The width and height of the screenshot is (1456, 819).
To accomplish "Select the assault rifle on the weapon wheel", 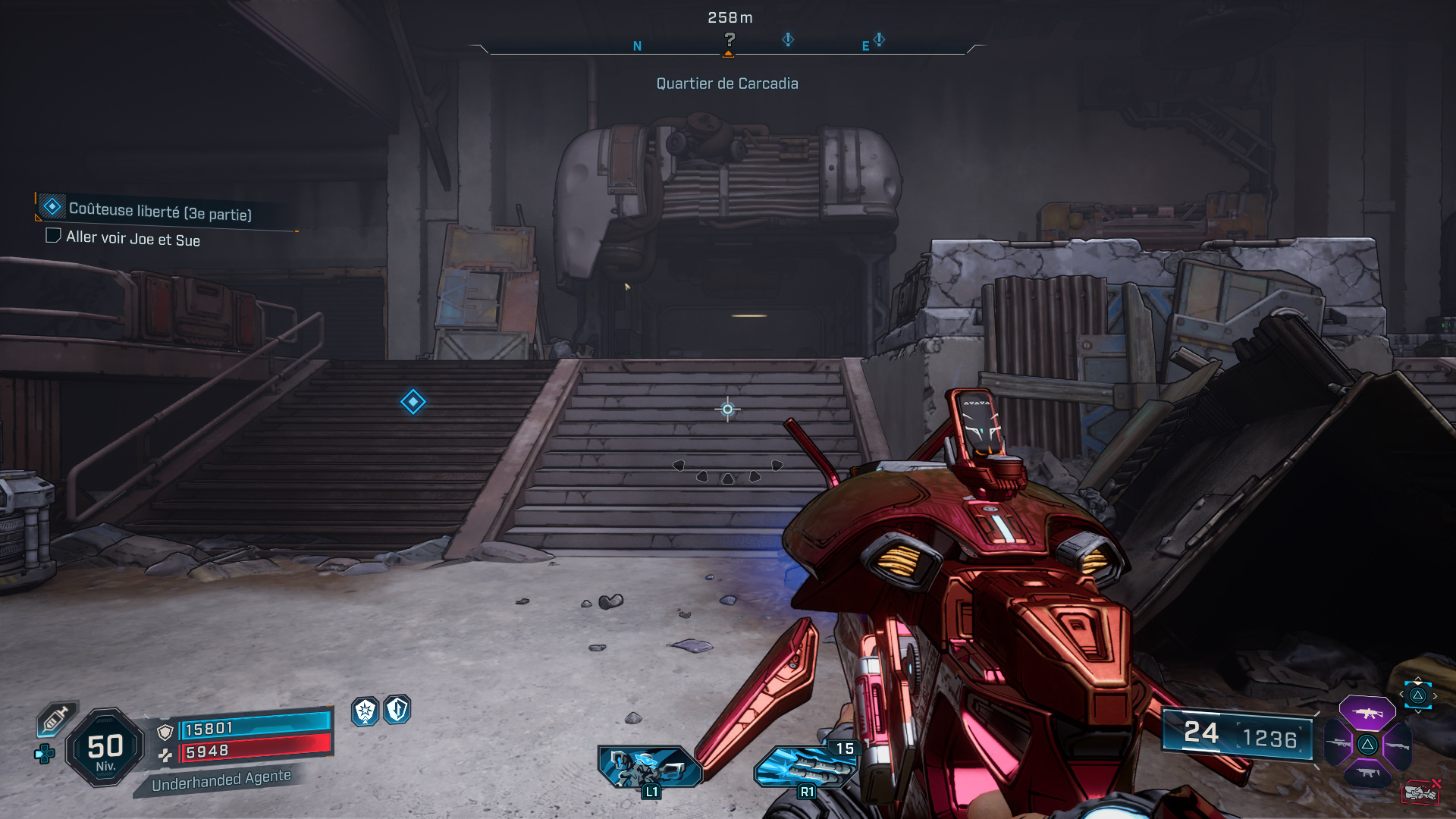I will [x=1367, y=712].
